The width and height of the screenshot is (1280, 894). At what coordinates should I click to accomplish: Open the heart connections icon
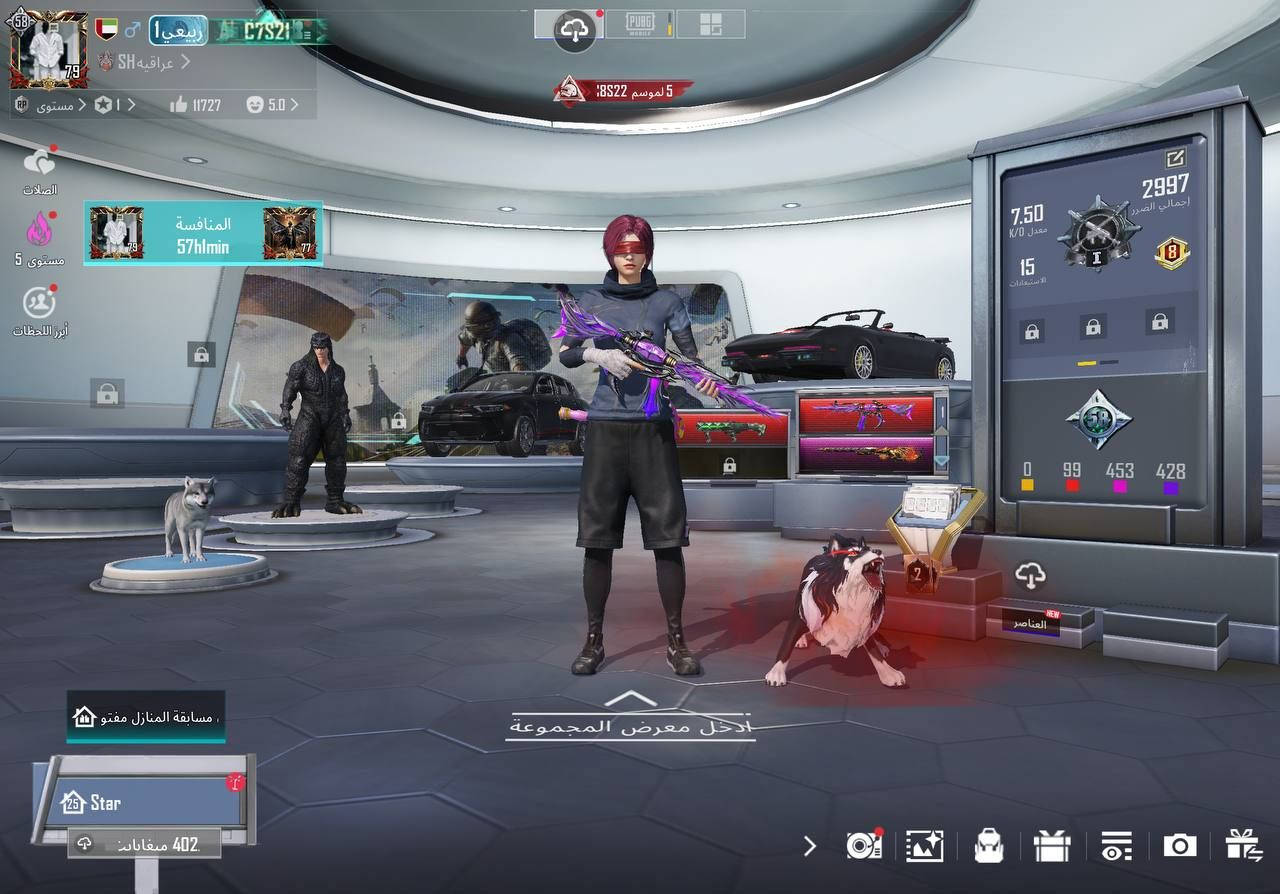[x=39, y=162]
